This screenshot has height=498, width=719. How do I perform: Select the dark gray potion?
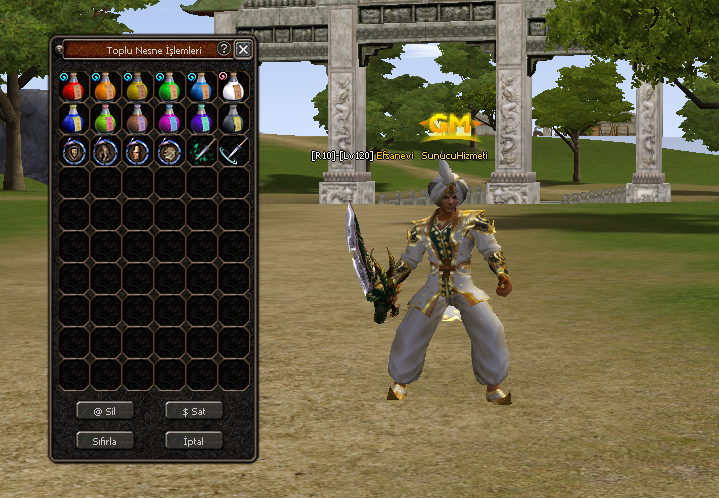tap(233, 119)
